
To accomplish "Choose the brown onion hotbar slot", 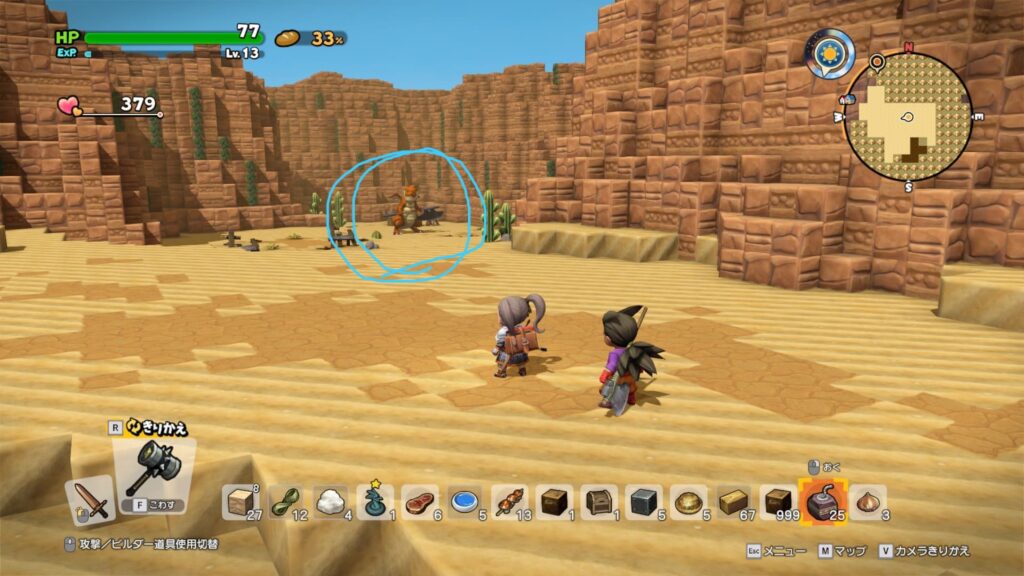I will (867, 502).
